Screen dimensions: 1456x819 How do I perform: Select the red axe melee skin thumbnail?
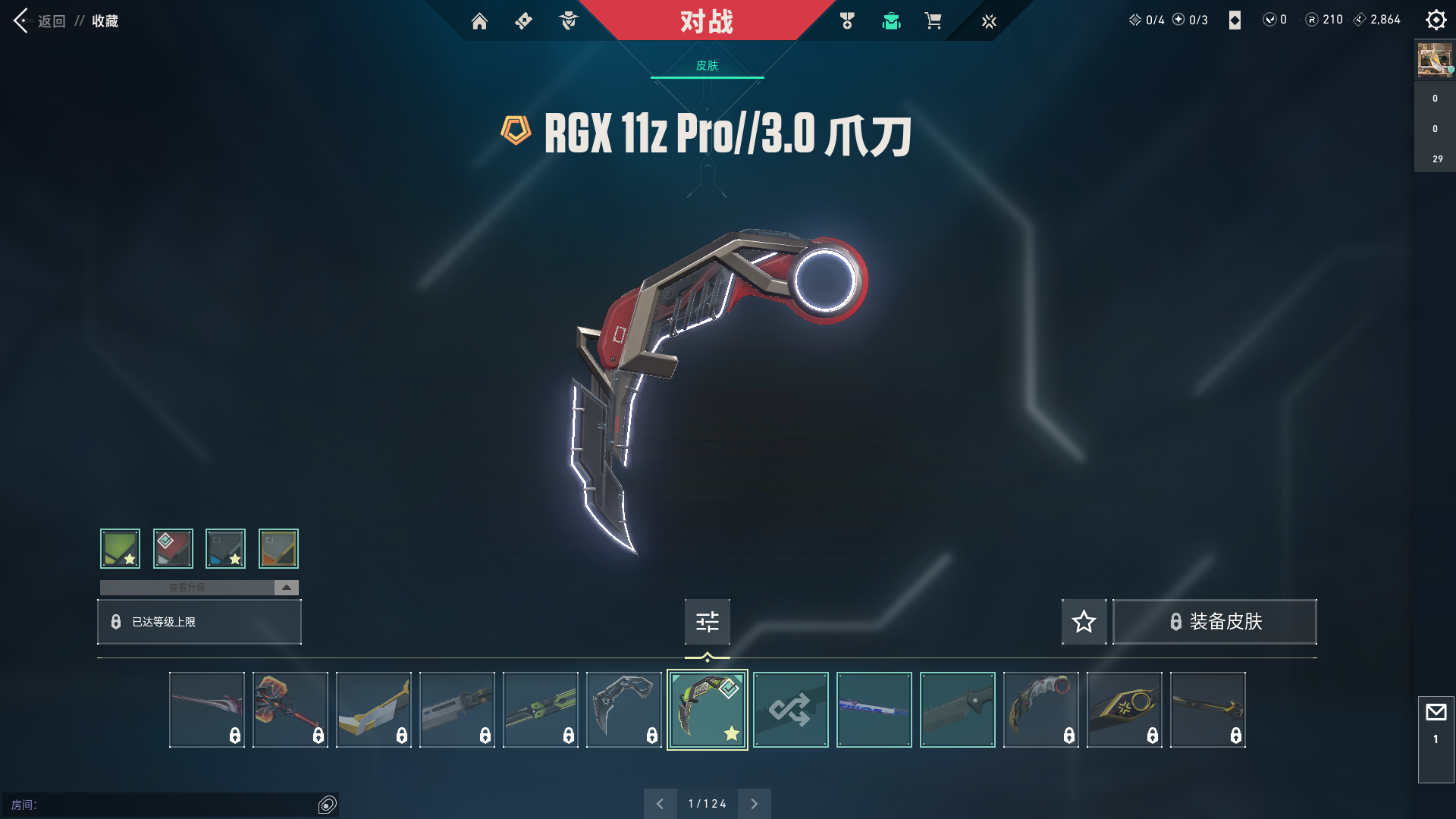point(290,710)
